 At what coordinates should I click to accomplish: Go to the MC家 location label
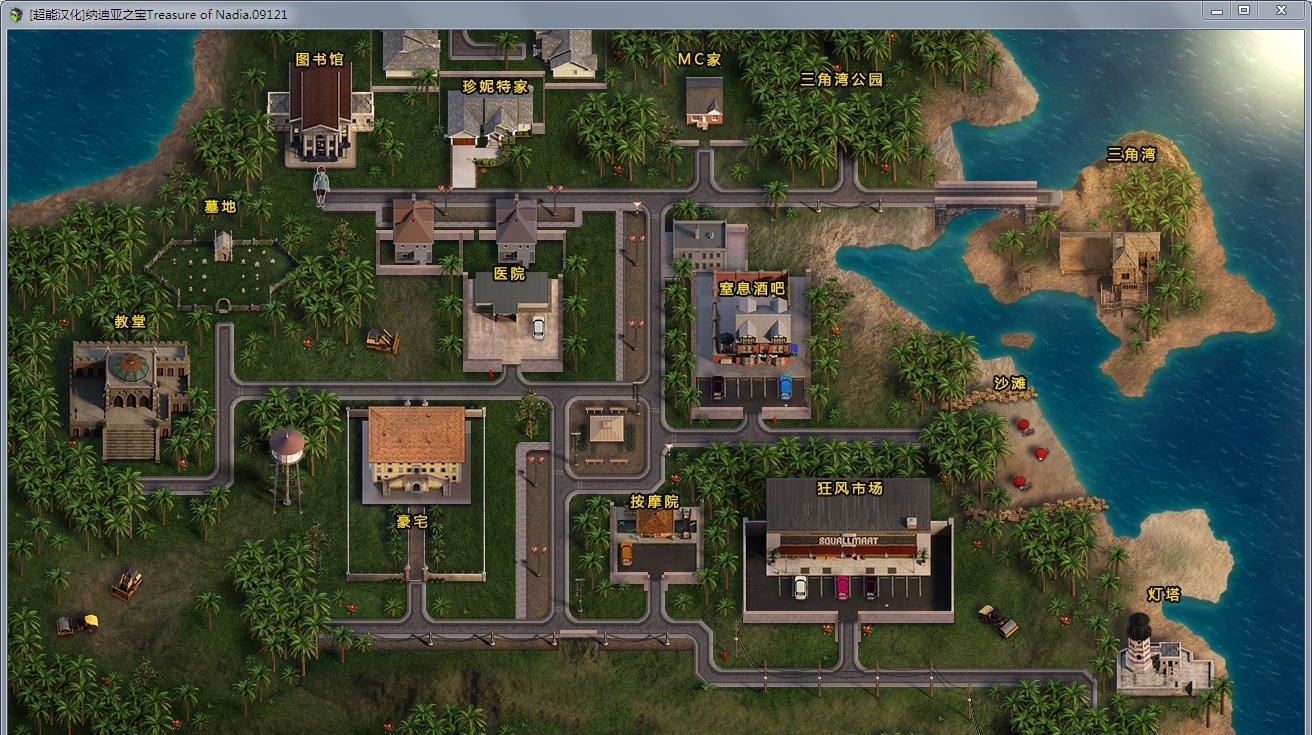[x=699, y=59]
